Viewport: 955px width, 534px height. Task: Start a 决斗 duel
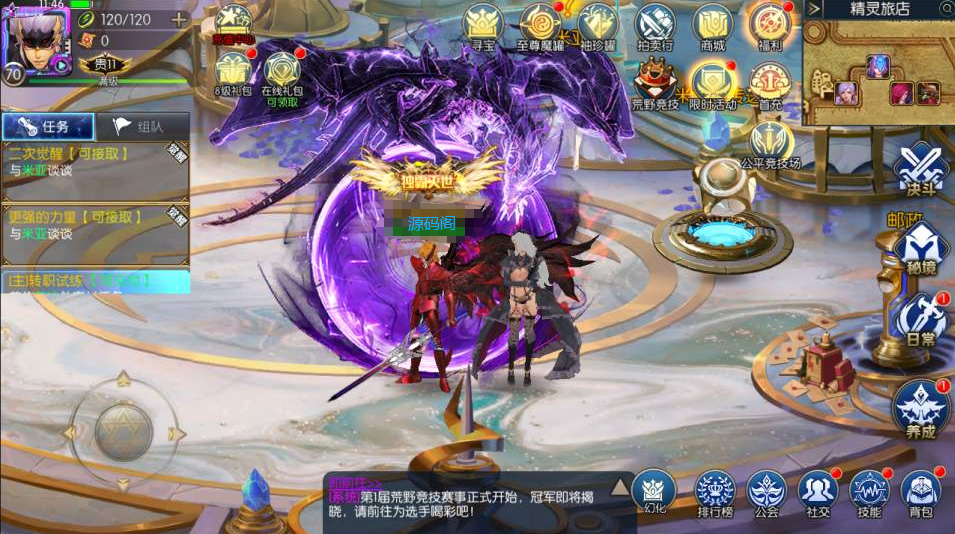click(x=920, y=168)
